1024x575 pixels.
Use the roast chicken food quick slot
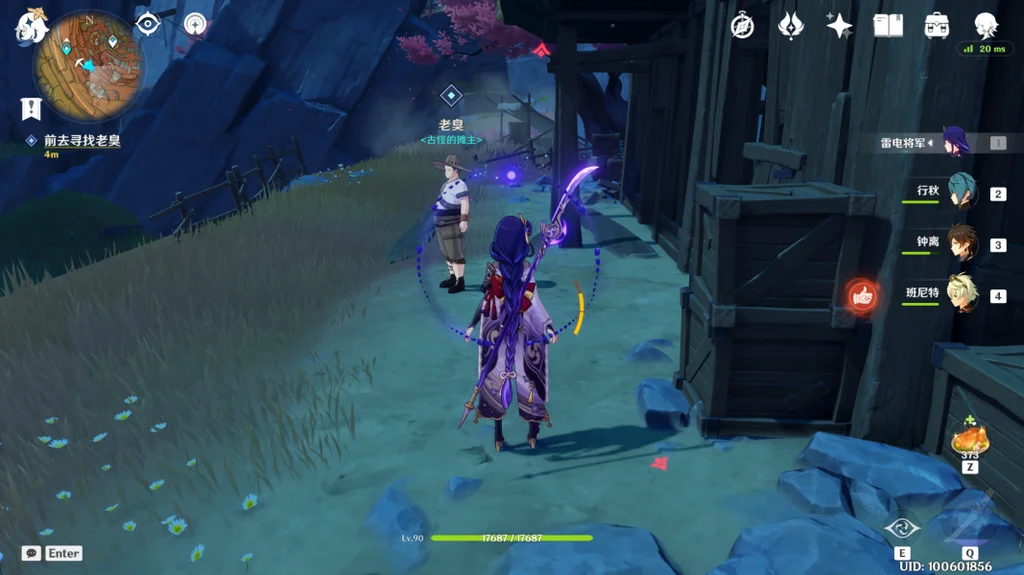[x=969, y=440]
